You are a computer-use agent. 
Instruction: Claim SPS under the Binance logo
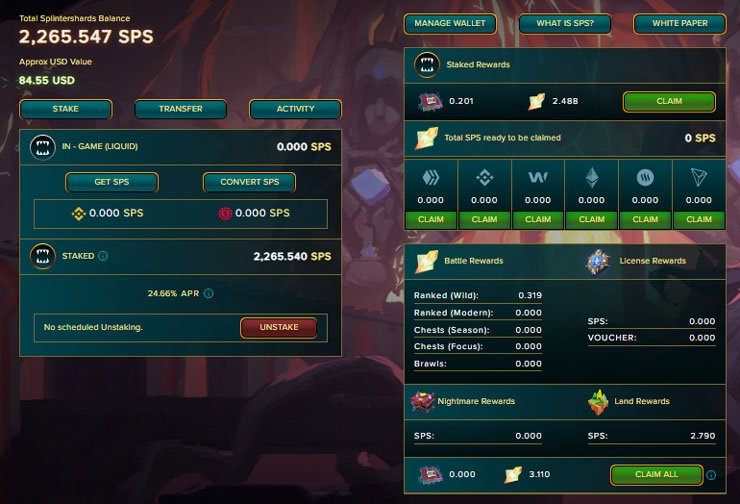tap(484, 219)
